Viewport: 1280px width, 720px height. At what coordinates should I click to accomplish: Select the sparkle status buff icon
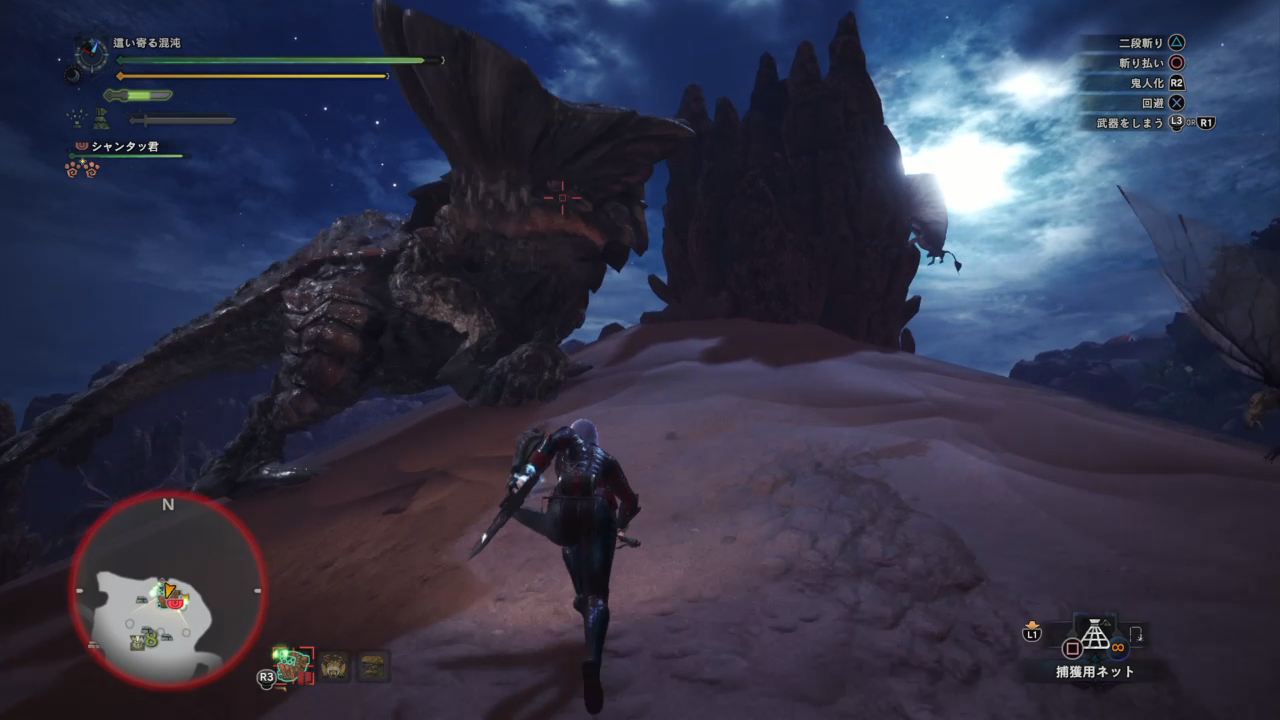pyautogui.click(x=76, y=119)
